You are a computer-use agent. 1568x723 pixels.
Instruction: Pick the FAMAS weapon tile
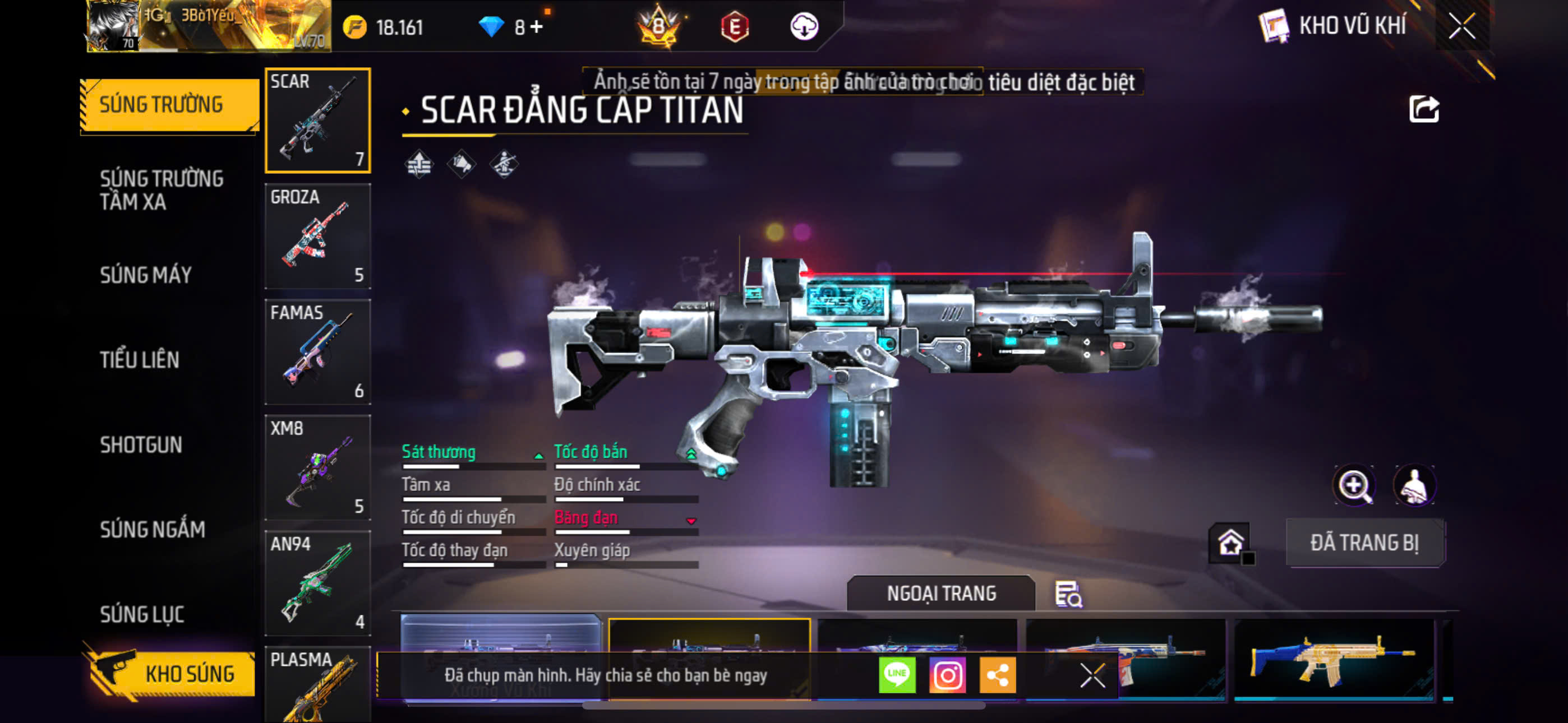click(317, 352)
